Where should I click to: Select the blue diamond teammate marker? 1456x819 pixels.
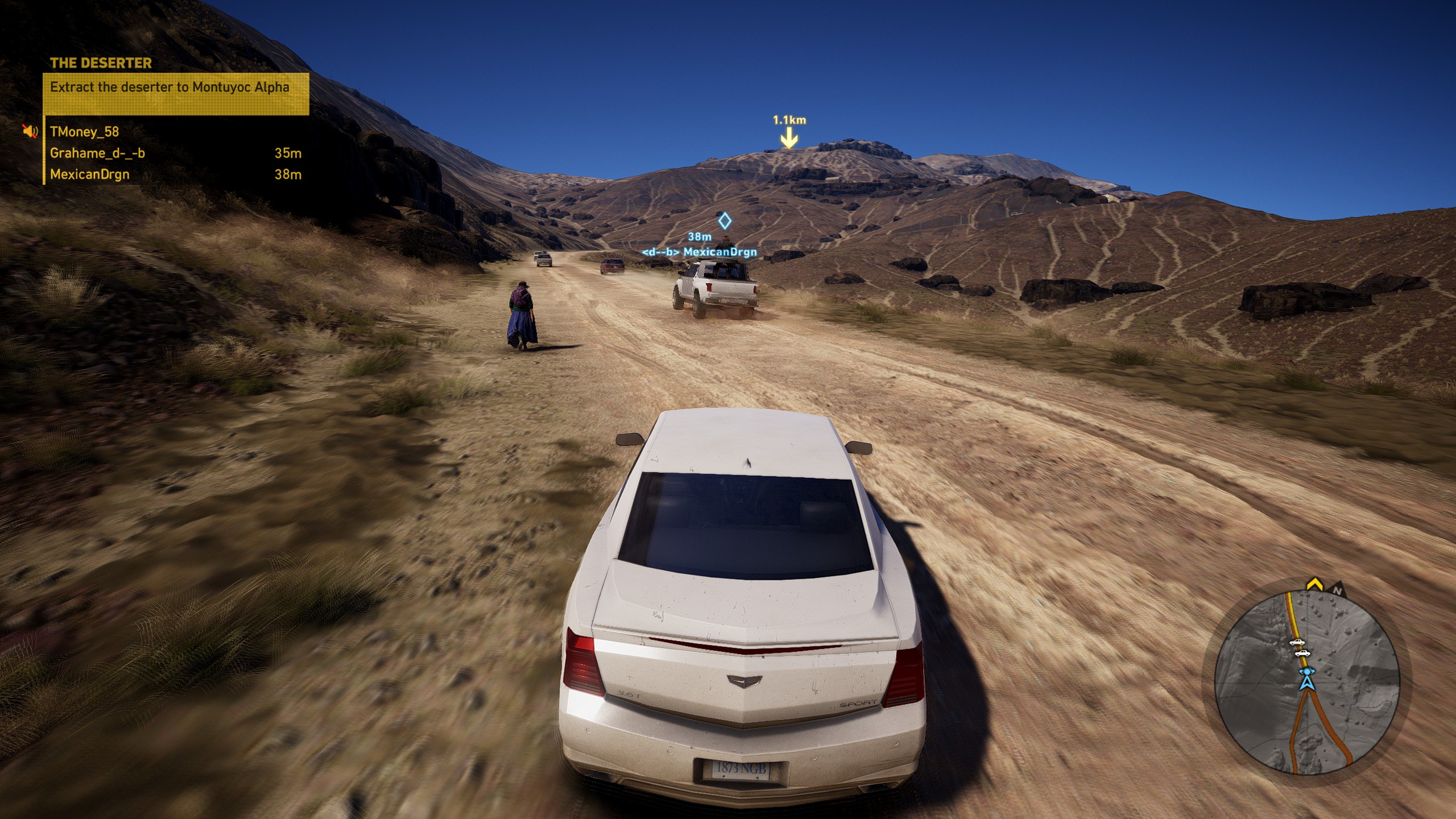click(724, 220)
